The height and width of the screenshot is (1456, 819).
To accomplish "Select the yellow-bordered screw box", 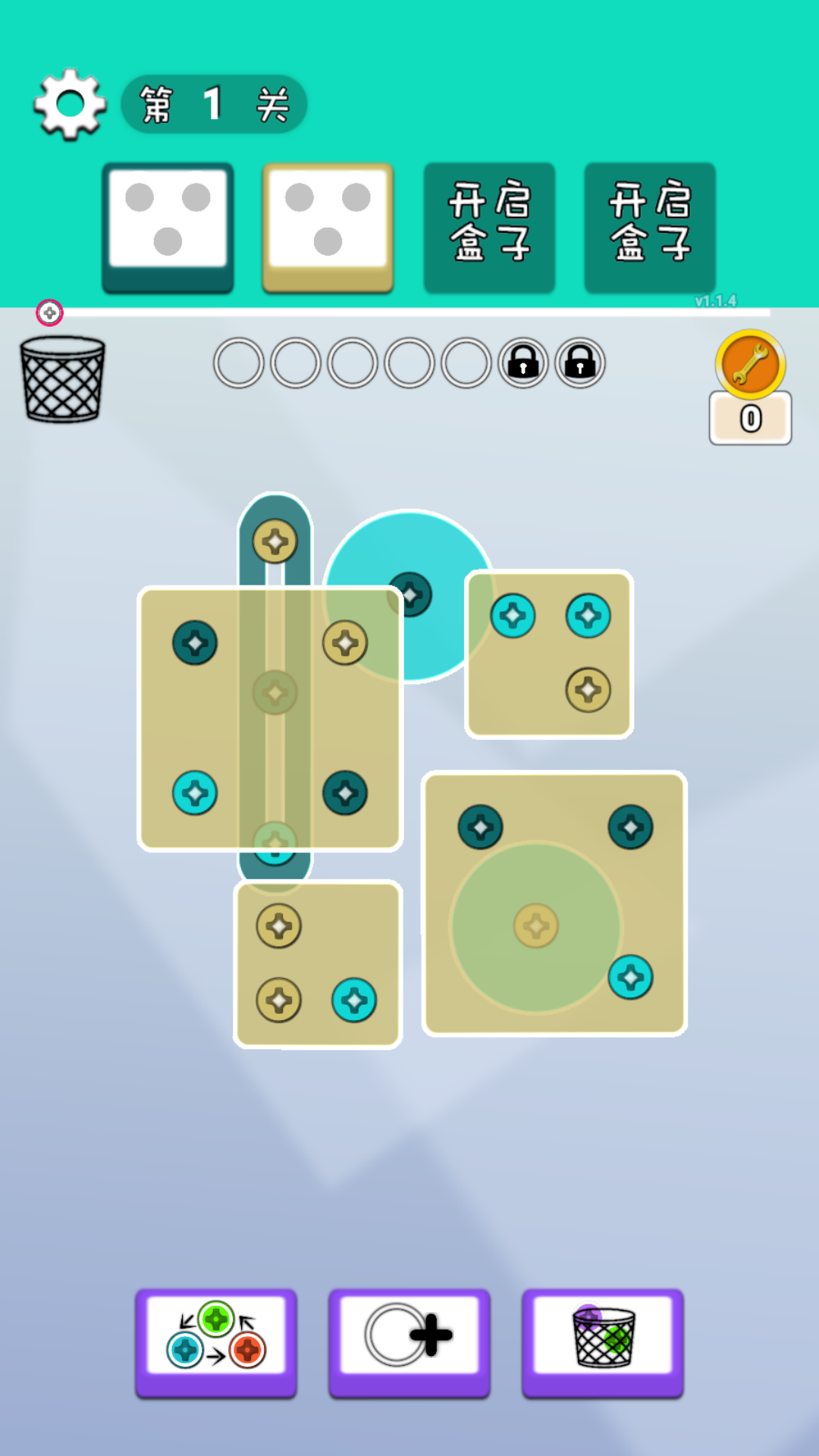I will tap(328, 227).
